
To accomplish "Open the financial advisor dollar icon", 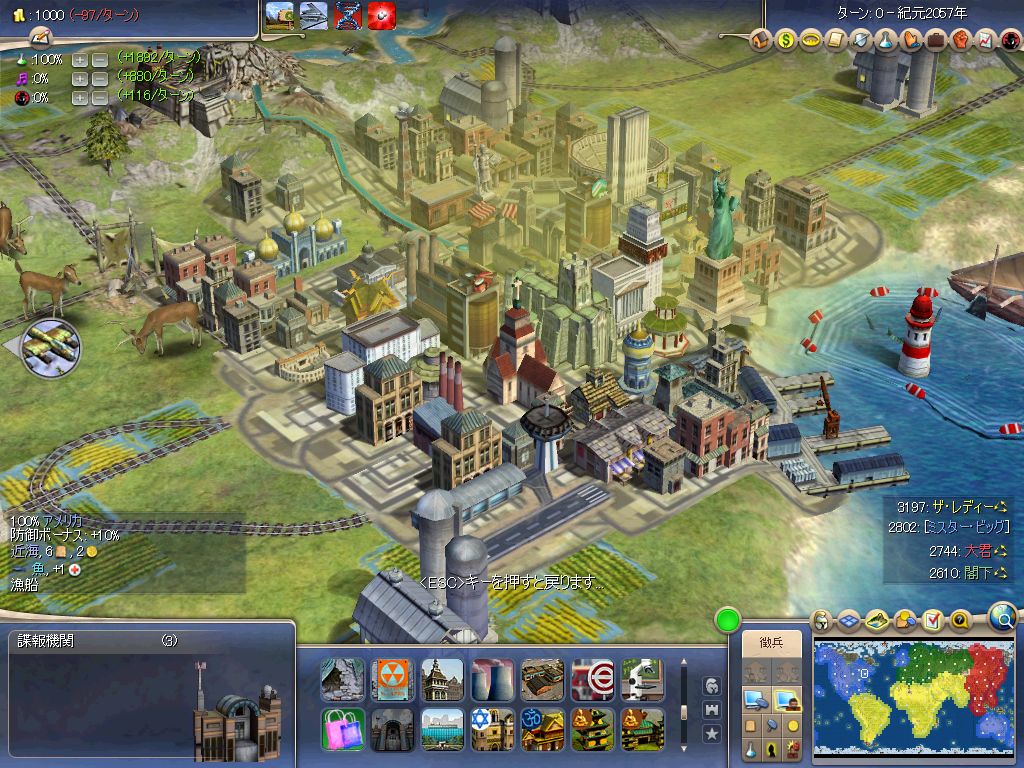I will 785,41.
